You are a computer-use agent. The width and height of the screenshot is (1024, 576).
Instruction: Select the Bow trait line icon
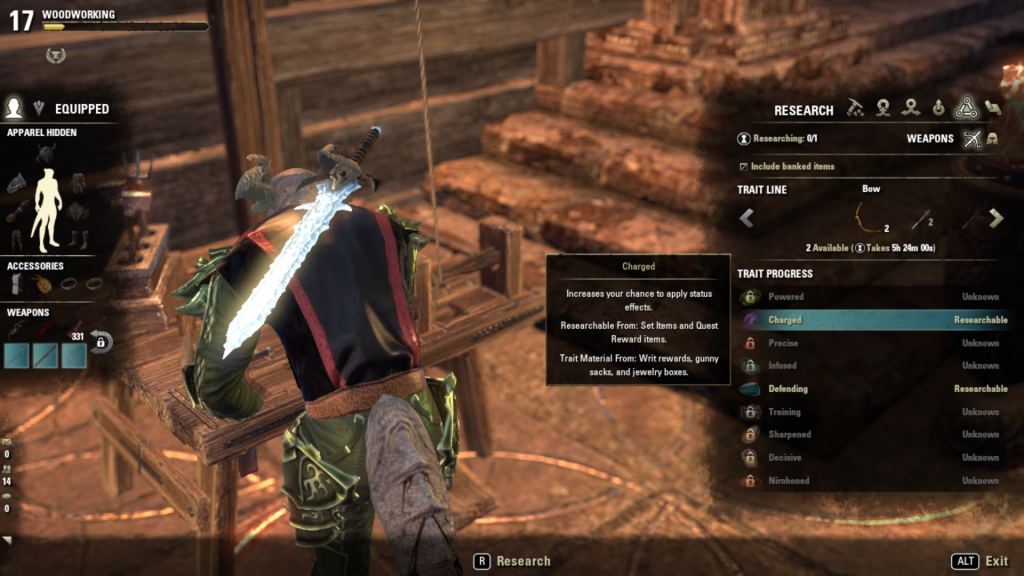870,217
